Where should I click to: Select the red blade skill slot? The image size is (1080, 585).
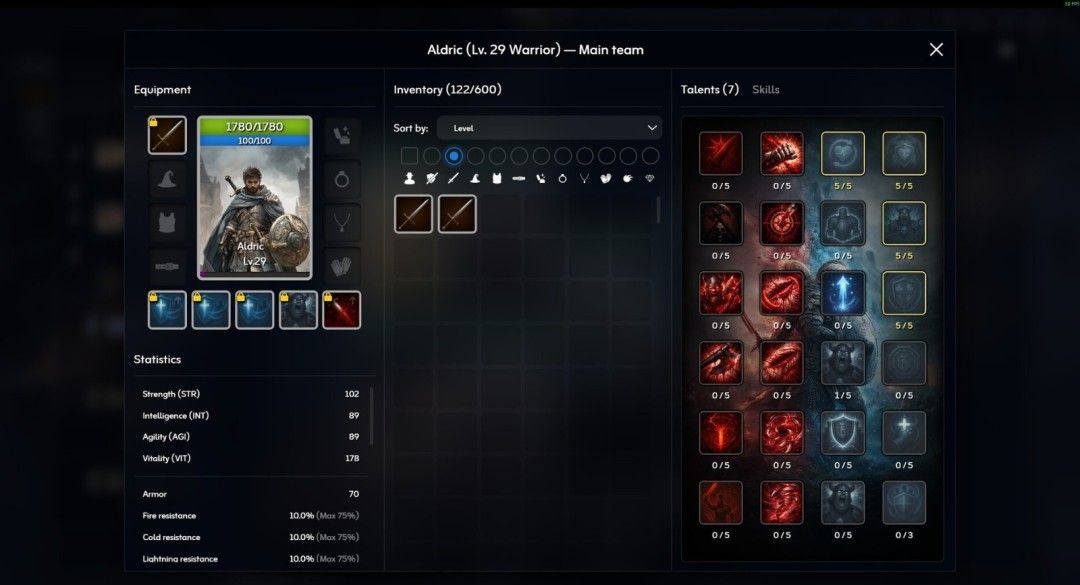(x=342, y=310)
